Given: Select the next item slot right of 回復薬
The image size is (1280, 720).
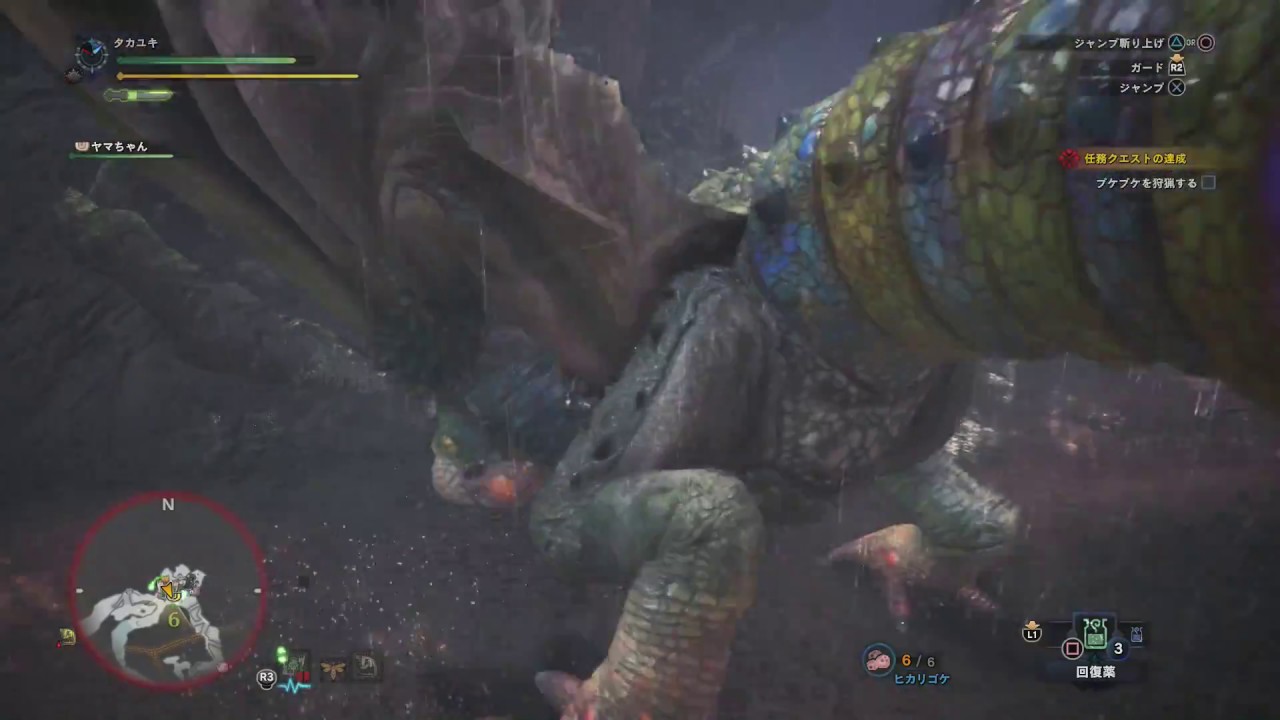Looking at the screenshot, I should tap(1135, 632).
